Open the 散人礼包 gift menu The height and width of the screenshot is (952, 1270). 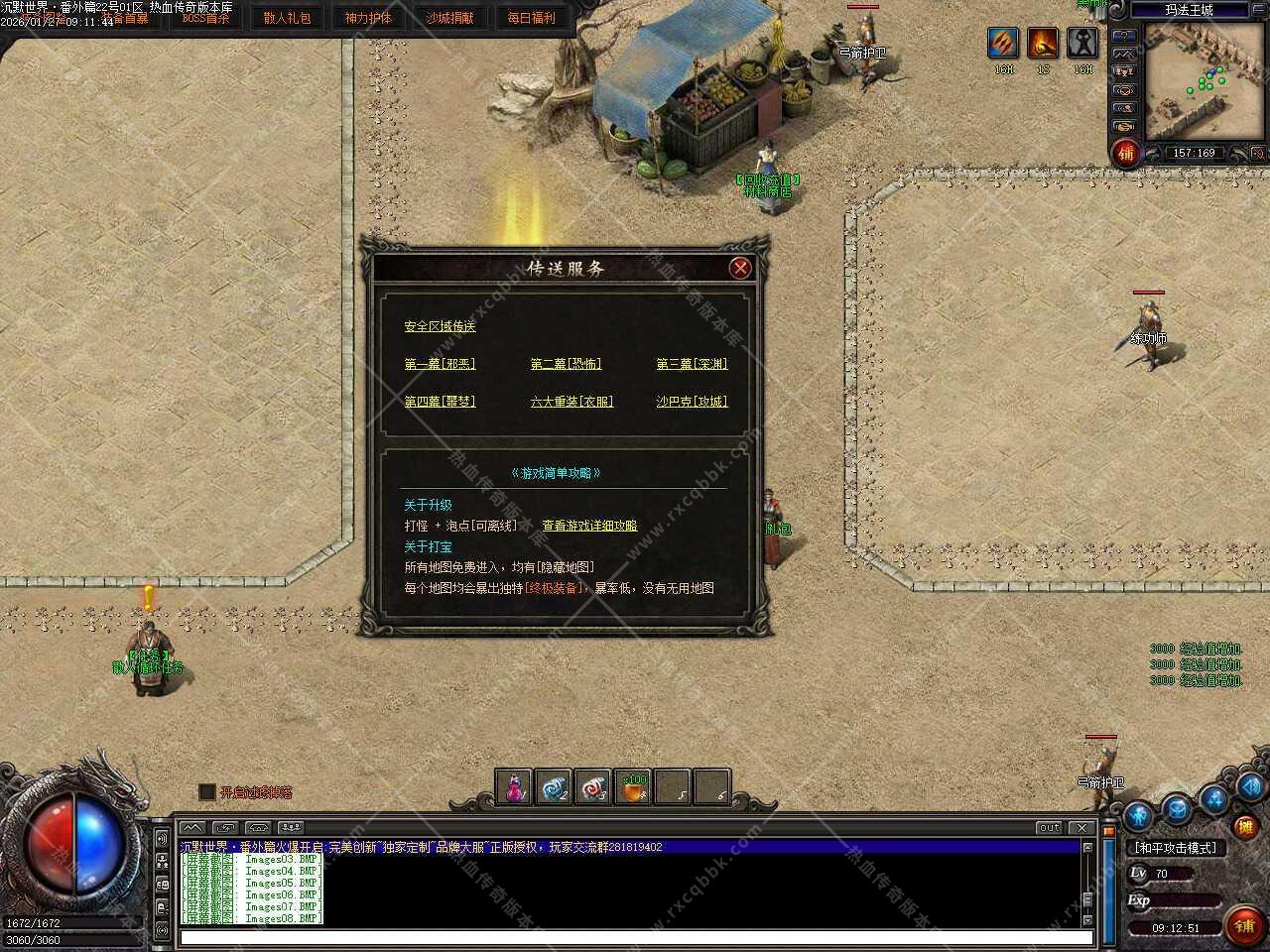287,18
